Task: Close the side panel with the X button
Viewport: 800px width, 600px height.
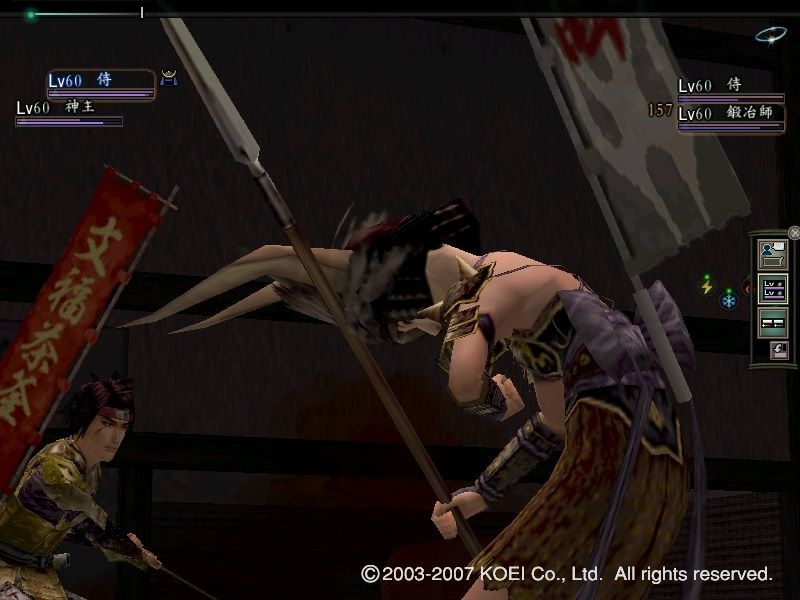Action: [794, 232]
